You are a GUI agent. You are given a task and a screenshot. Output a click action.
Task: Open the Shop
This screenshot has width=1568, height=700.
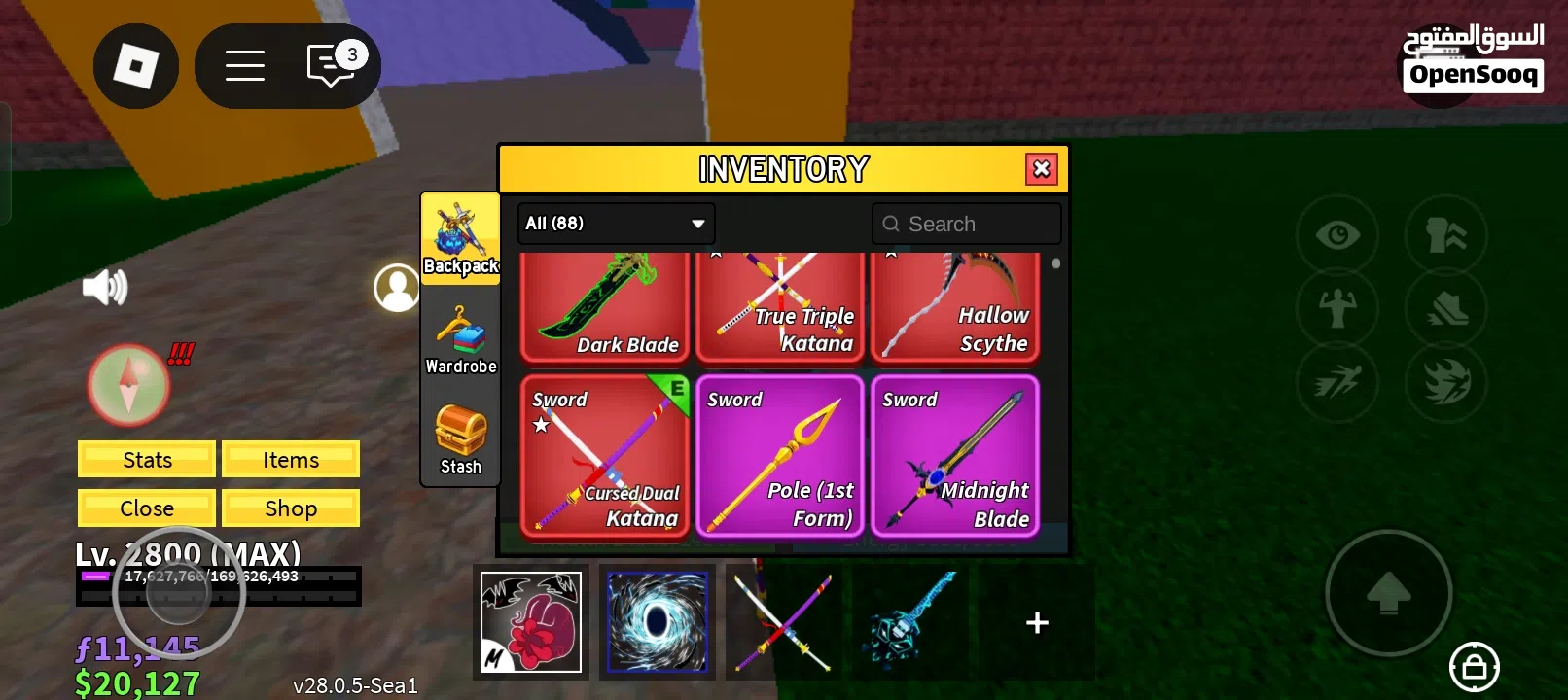(291, 507)
